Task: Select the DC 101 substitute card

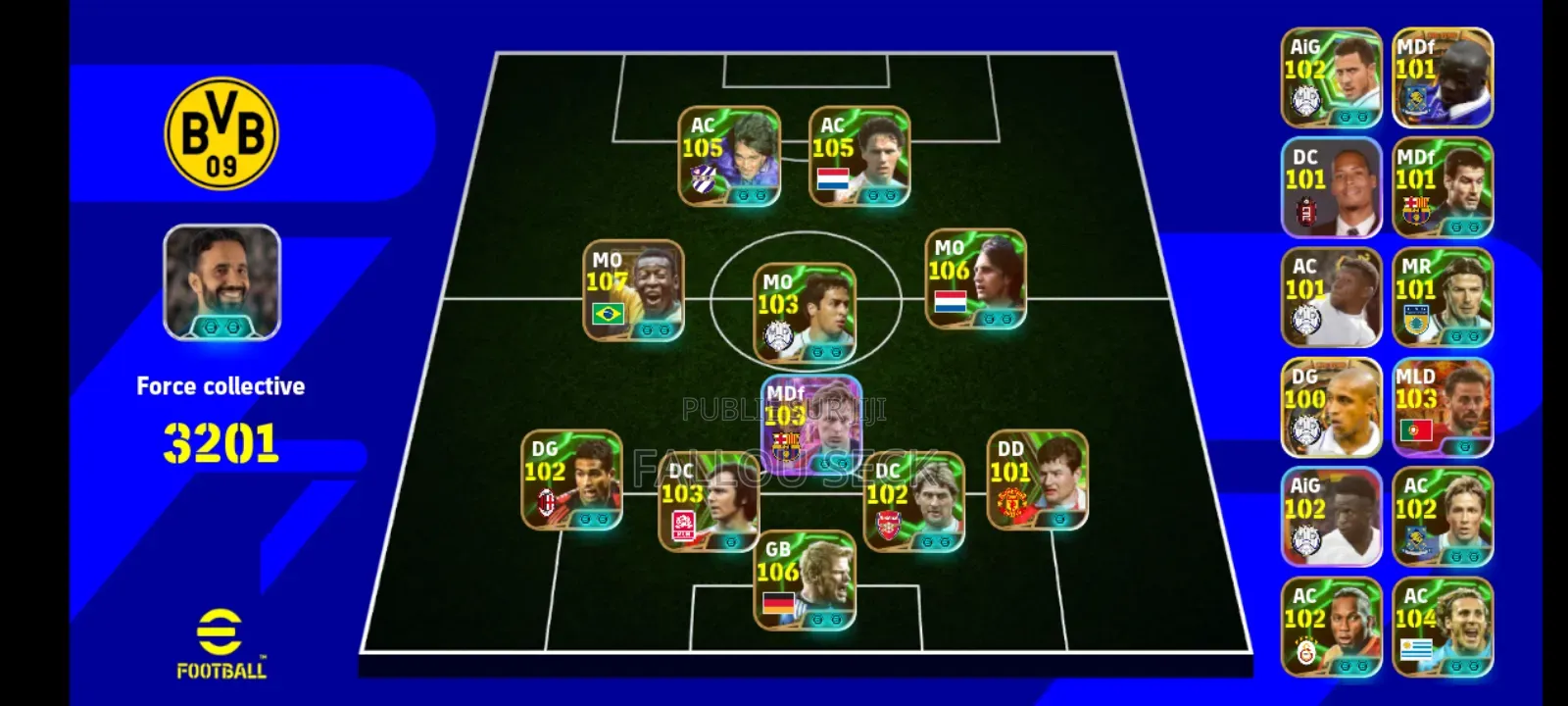Action: [1331, 187]
